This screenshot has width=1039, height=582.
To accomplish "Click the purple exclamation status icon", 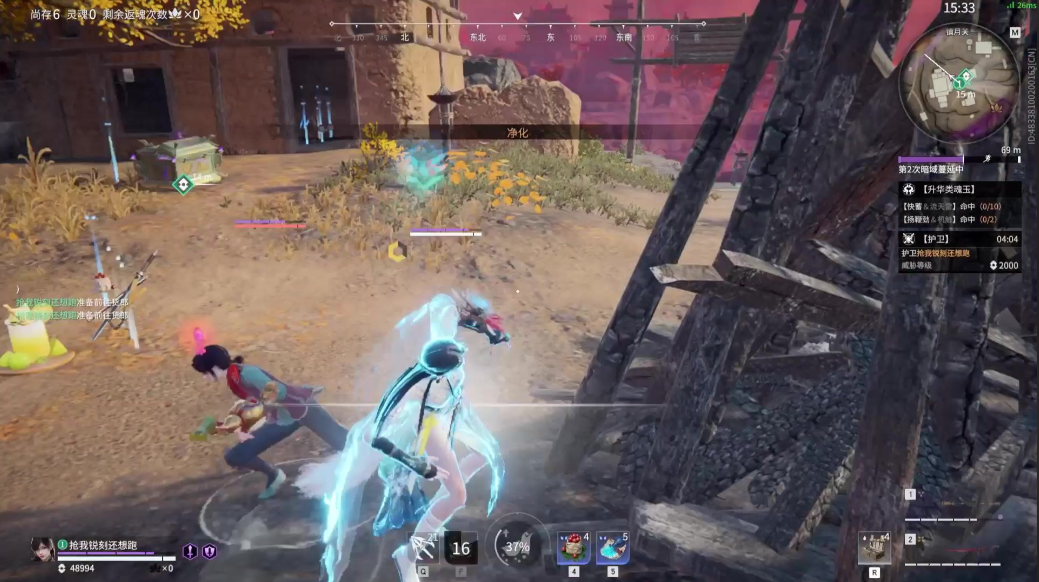I will [x=190, y=551].
